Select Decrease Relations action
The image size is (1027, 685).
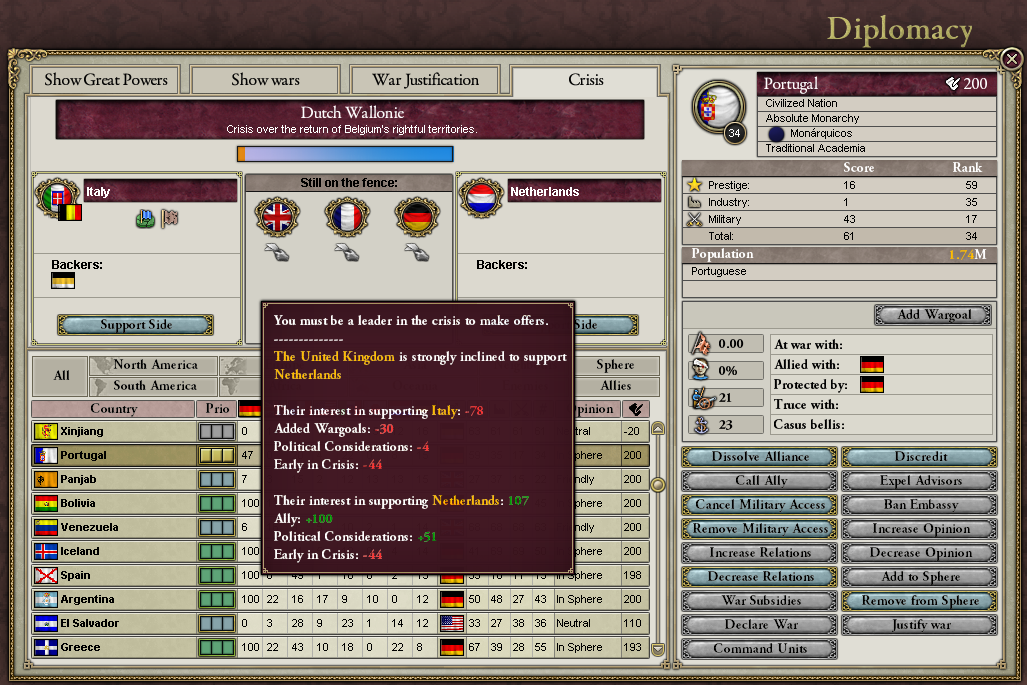(760, 577)
